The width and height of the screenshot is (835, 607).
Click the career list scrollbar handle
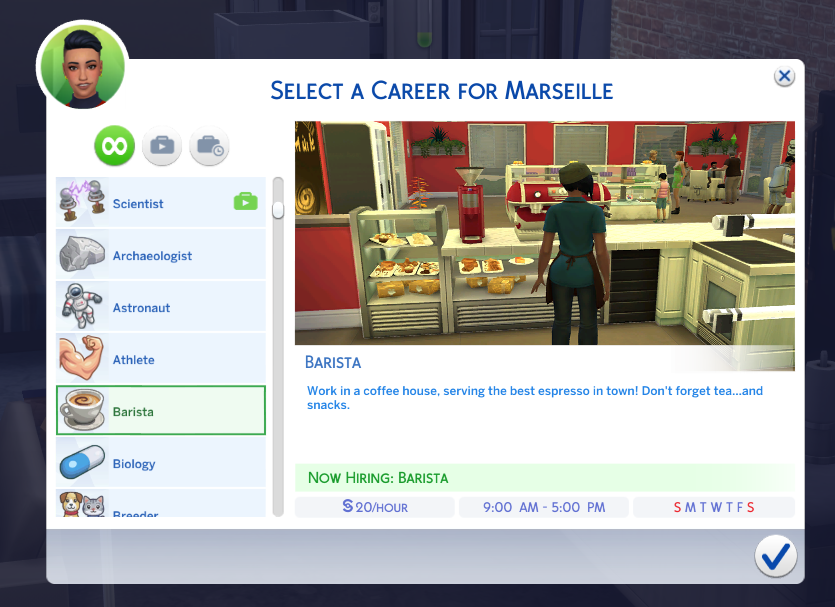[x=278, y=208]
